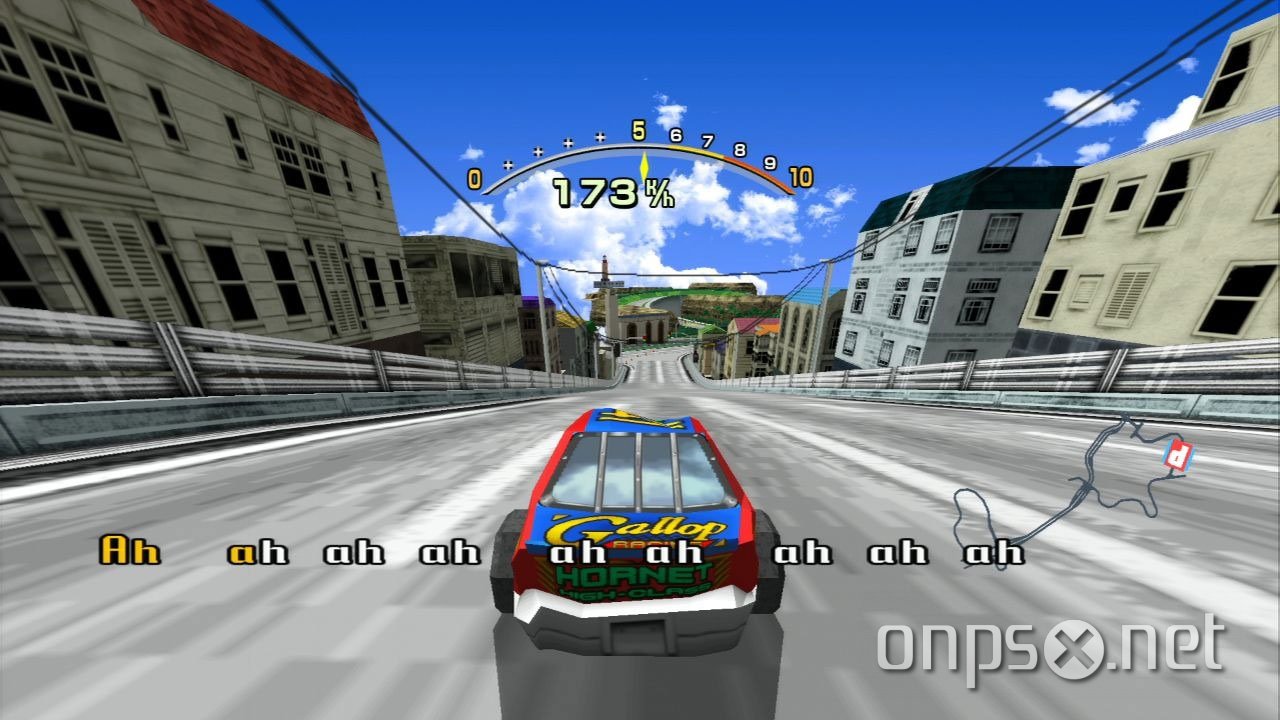Click the Gallop logo on the car spoiler

pos(634,527)
